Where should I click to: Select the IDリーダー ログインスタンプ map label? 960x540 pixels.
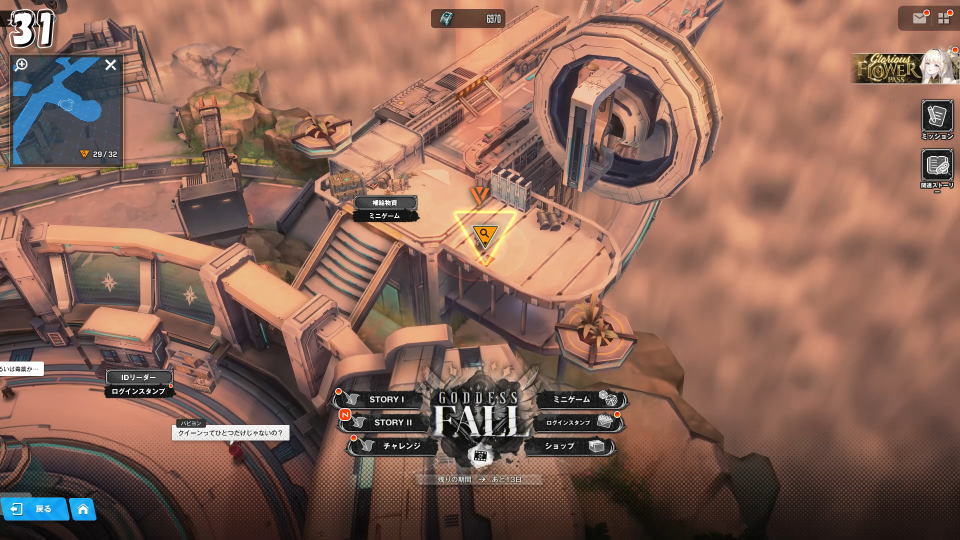(139, 384)
